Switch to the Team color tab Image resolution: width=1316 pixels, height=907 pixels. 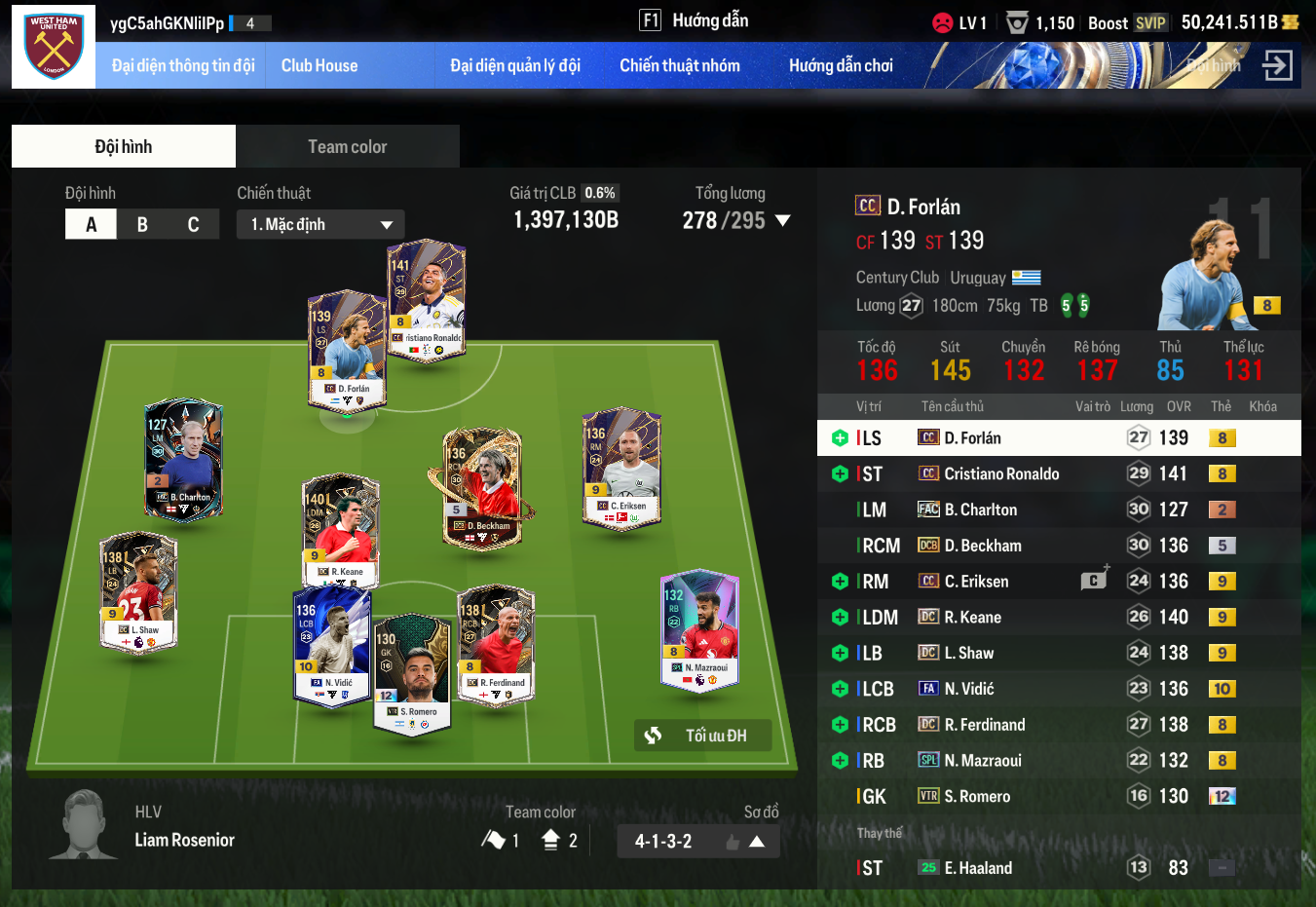coord(347,146)
